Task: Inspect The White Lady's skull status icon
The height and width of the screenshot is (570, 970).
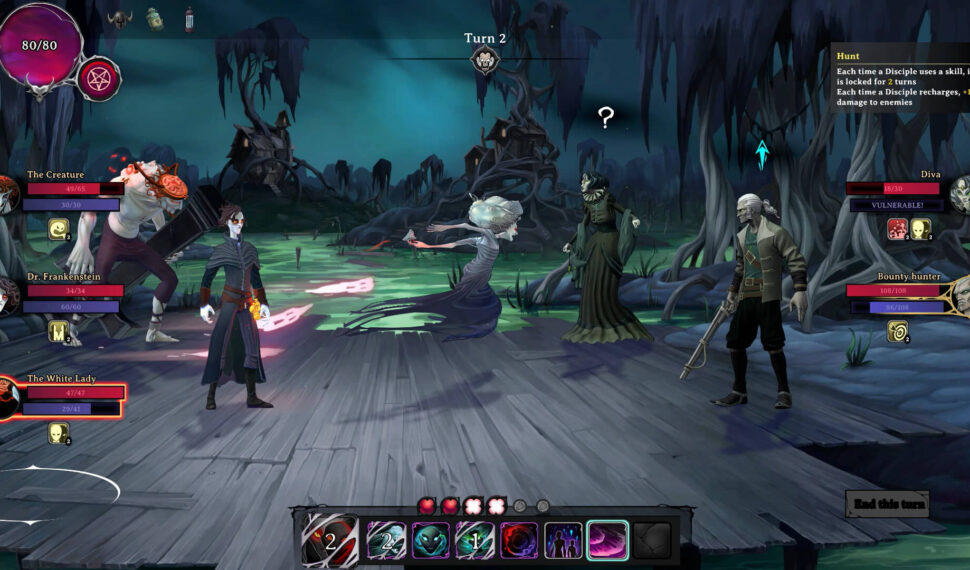Action: point(59,433)
